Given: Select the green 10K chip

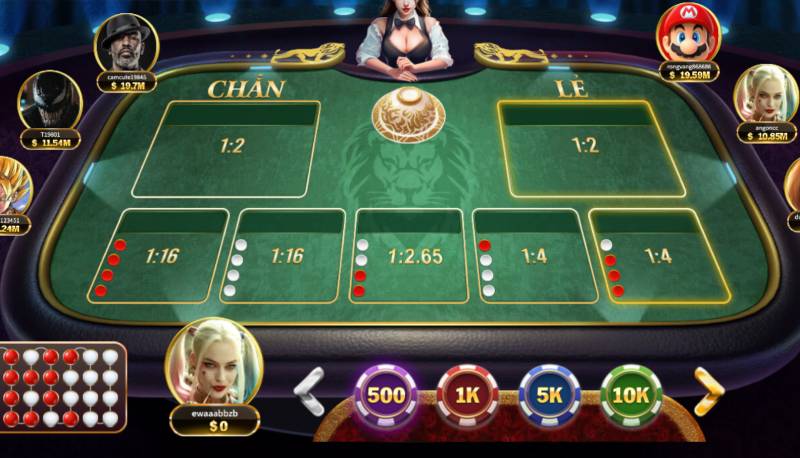Looking at the screenshot, I should (630, 395).
